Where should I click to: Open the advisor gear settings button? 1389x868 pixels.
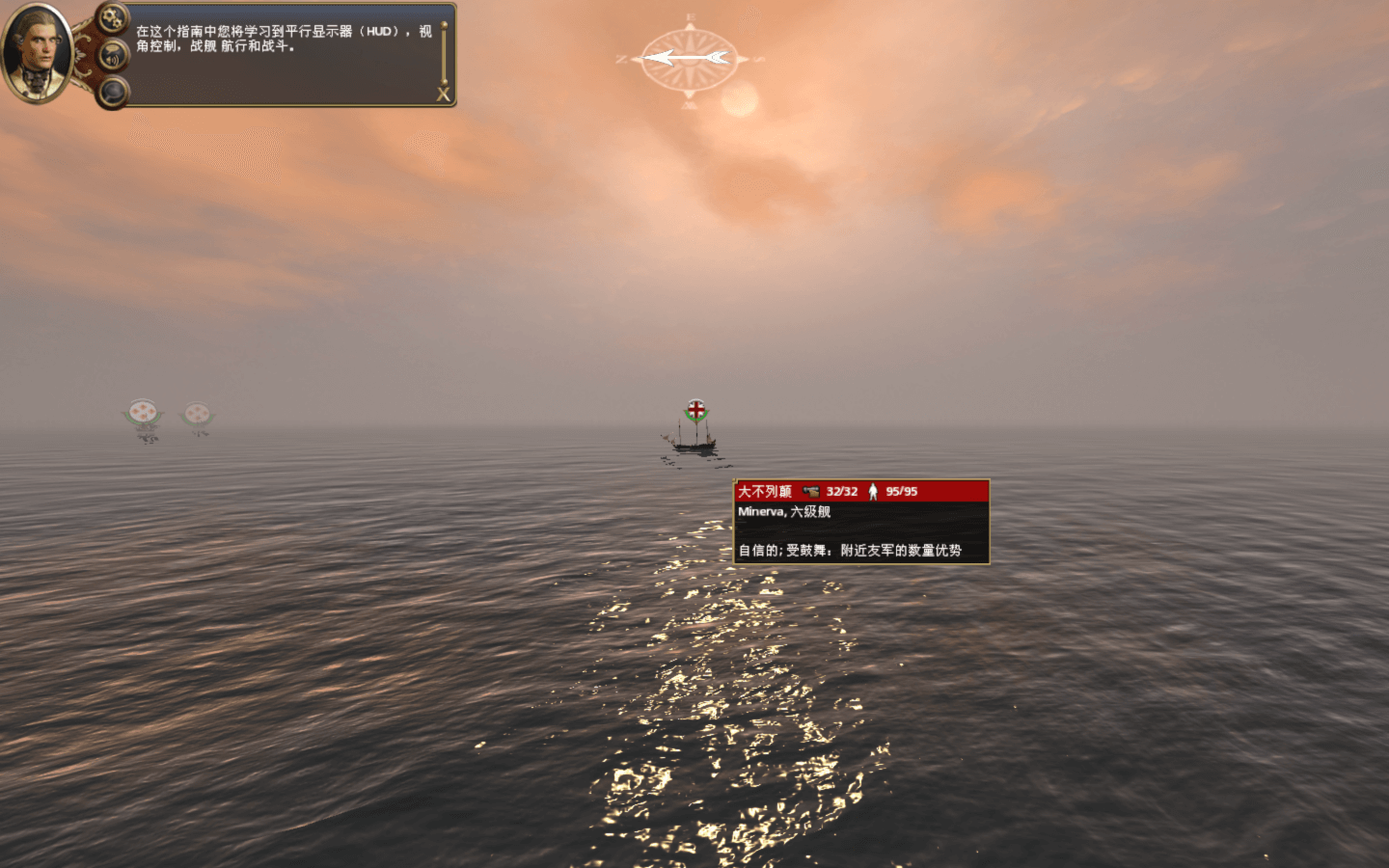click(113, 16)
